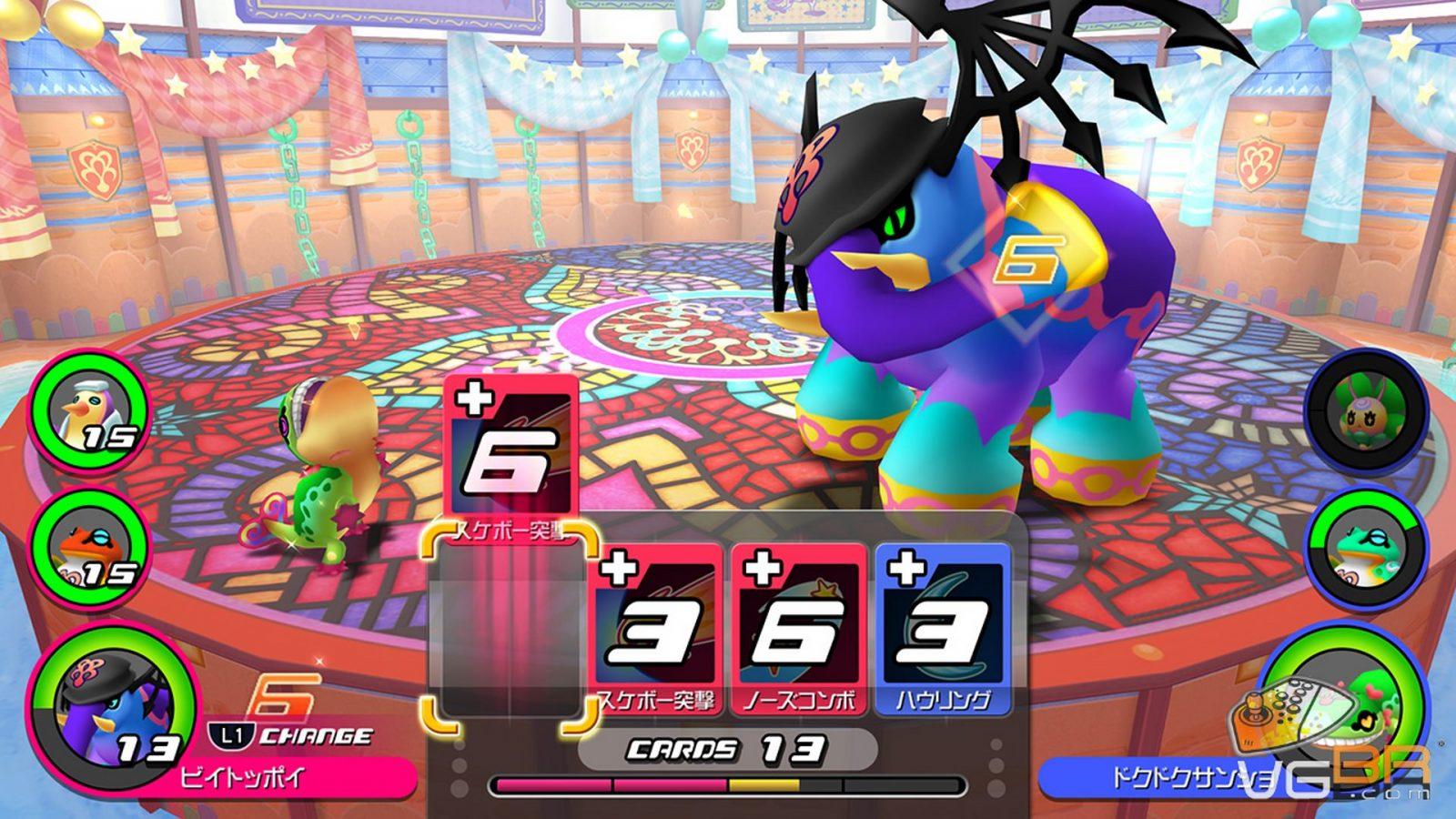The image size is (1456, 819).
Task: Select the enemy green frog portrait
Action: [x=1367, y=546]
